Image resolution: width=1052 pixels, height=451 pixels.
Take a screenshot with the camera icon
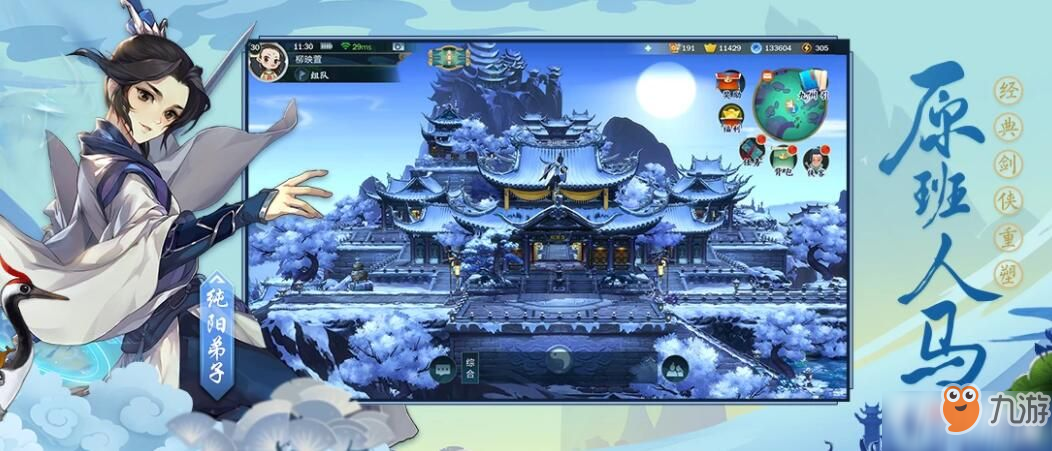tap(398, 47)
